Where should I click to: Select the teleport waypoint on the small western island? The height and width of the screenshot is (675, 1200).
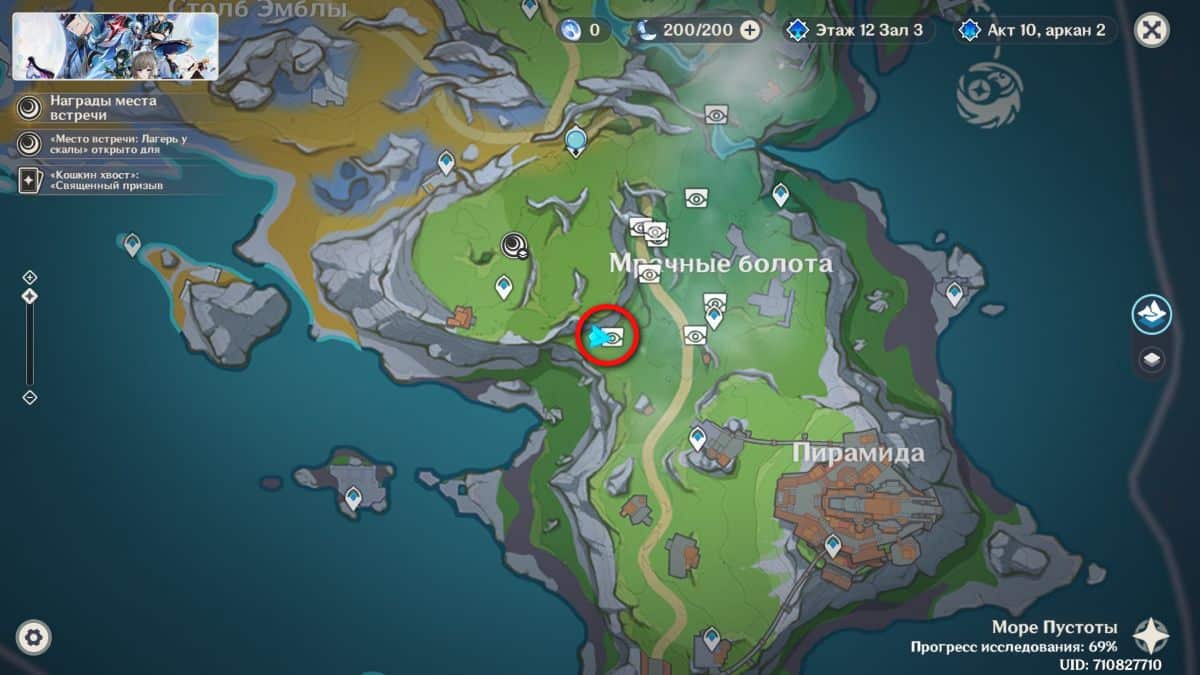(x=132, y=244)
